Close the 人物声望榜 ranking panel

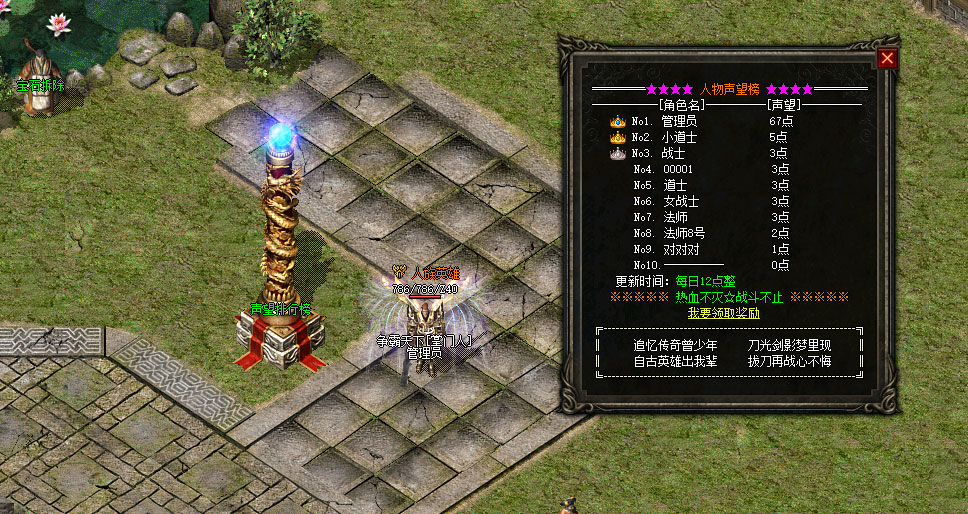point(886,59)
